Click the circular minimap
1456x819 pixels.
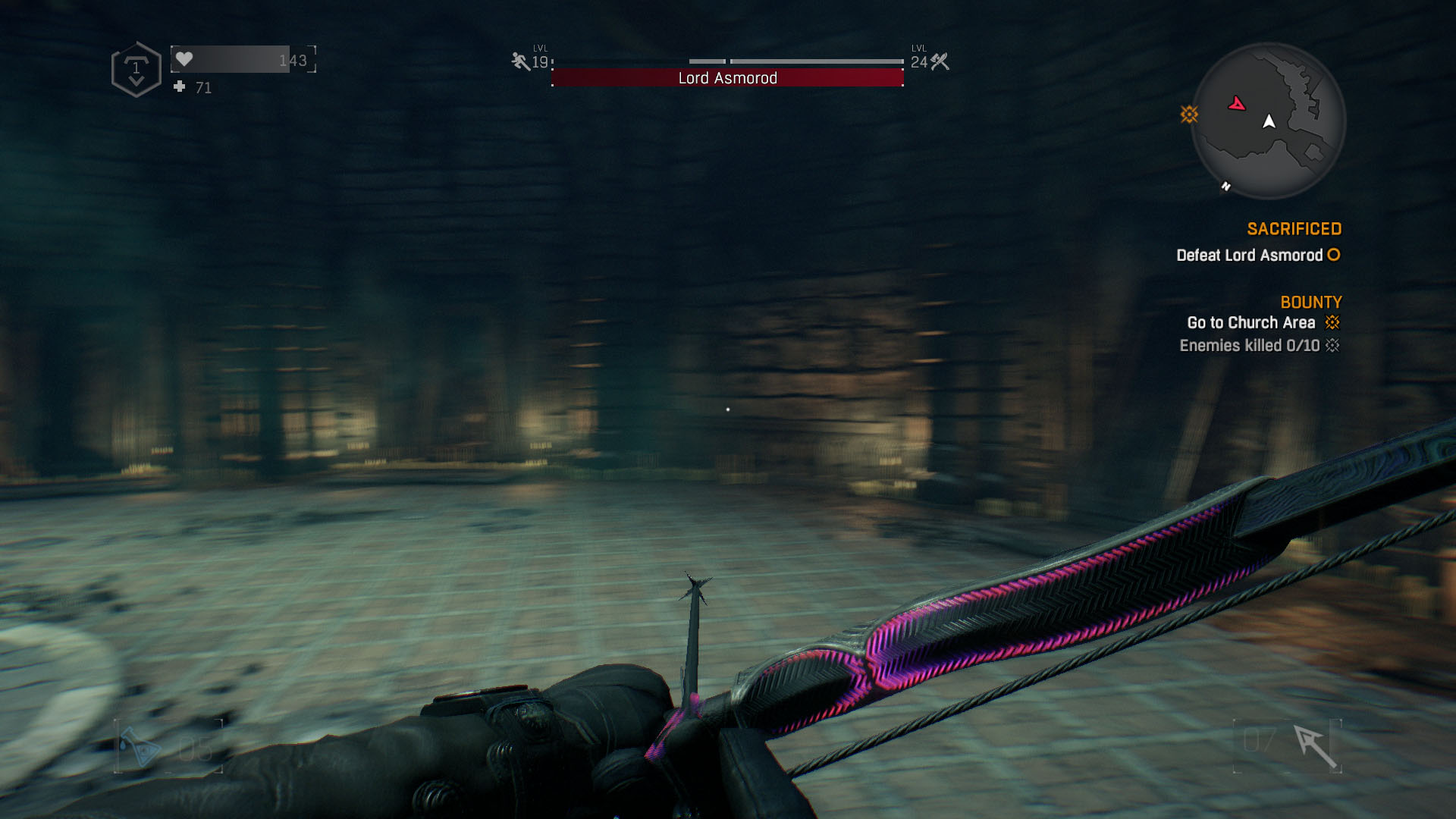(1268, 121)
